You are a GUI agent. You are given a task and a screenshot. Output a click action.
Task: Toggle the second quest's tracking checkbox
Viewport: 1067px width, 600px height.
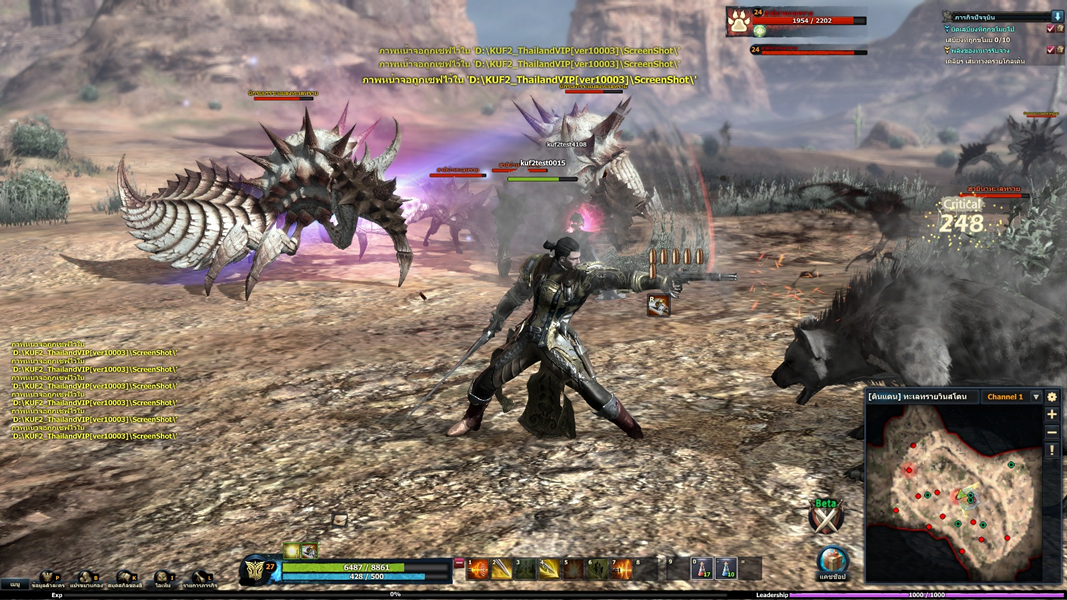point(1050,50)
